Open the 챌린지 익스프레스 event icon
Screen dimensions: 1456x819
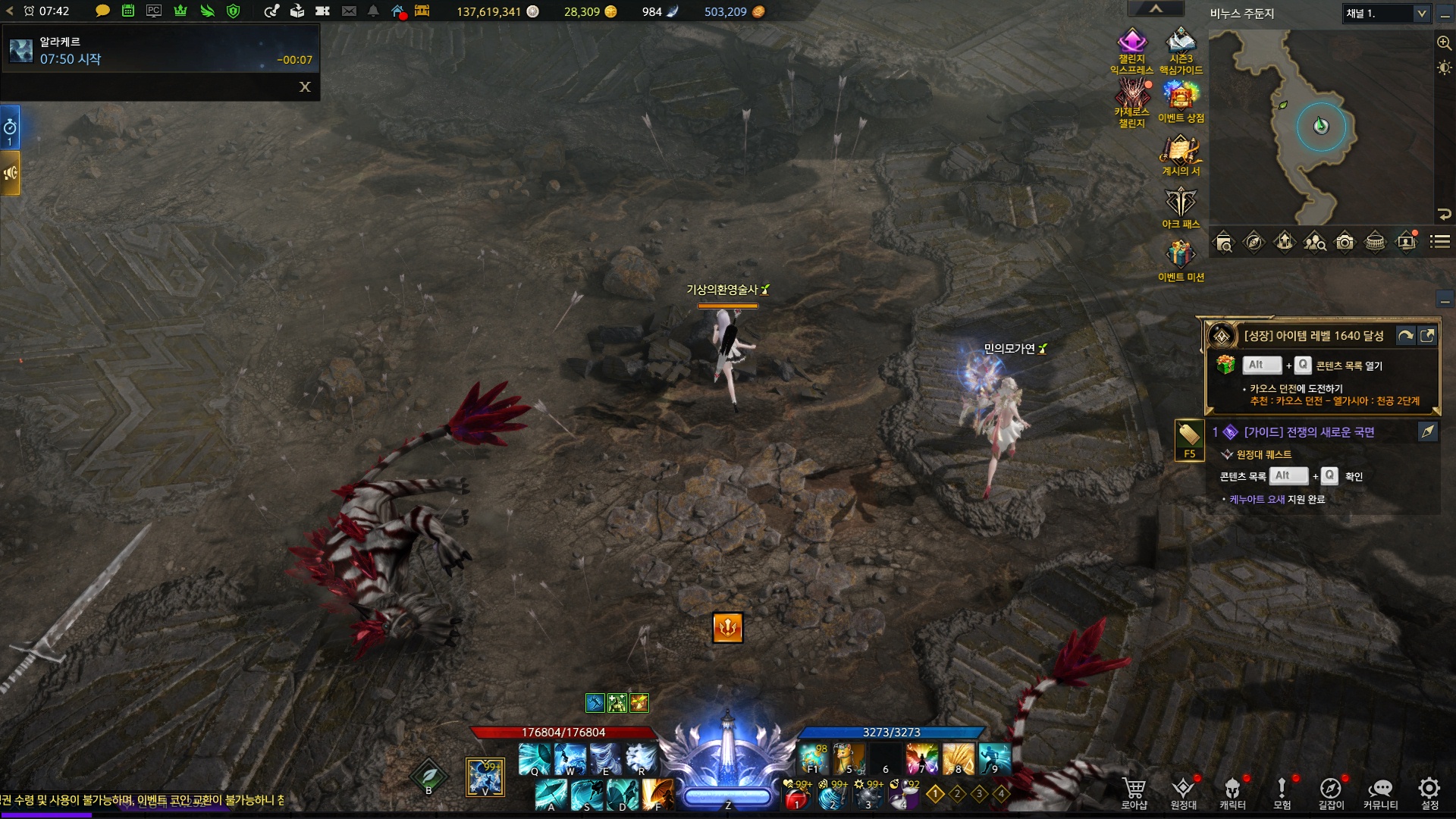[x=1131, y=43]
